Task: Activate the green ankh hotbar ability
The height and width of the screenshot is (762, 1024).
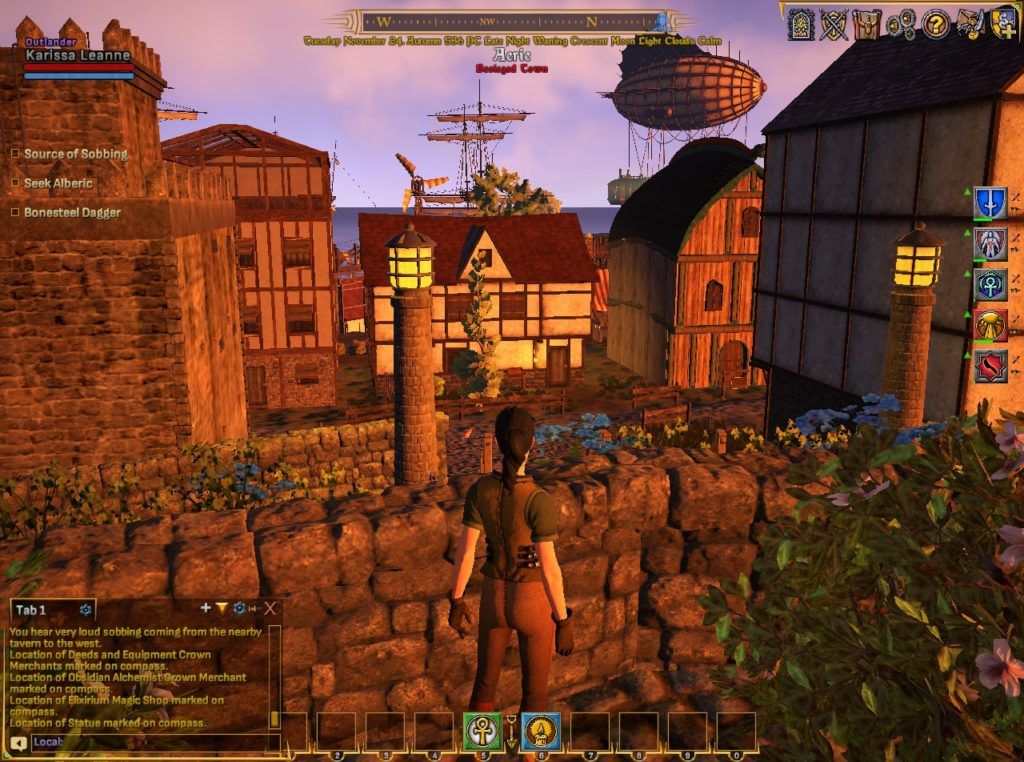Action: click(x=483, y=732)
